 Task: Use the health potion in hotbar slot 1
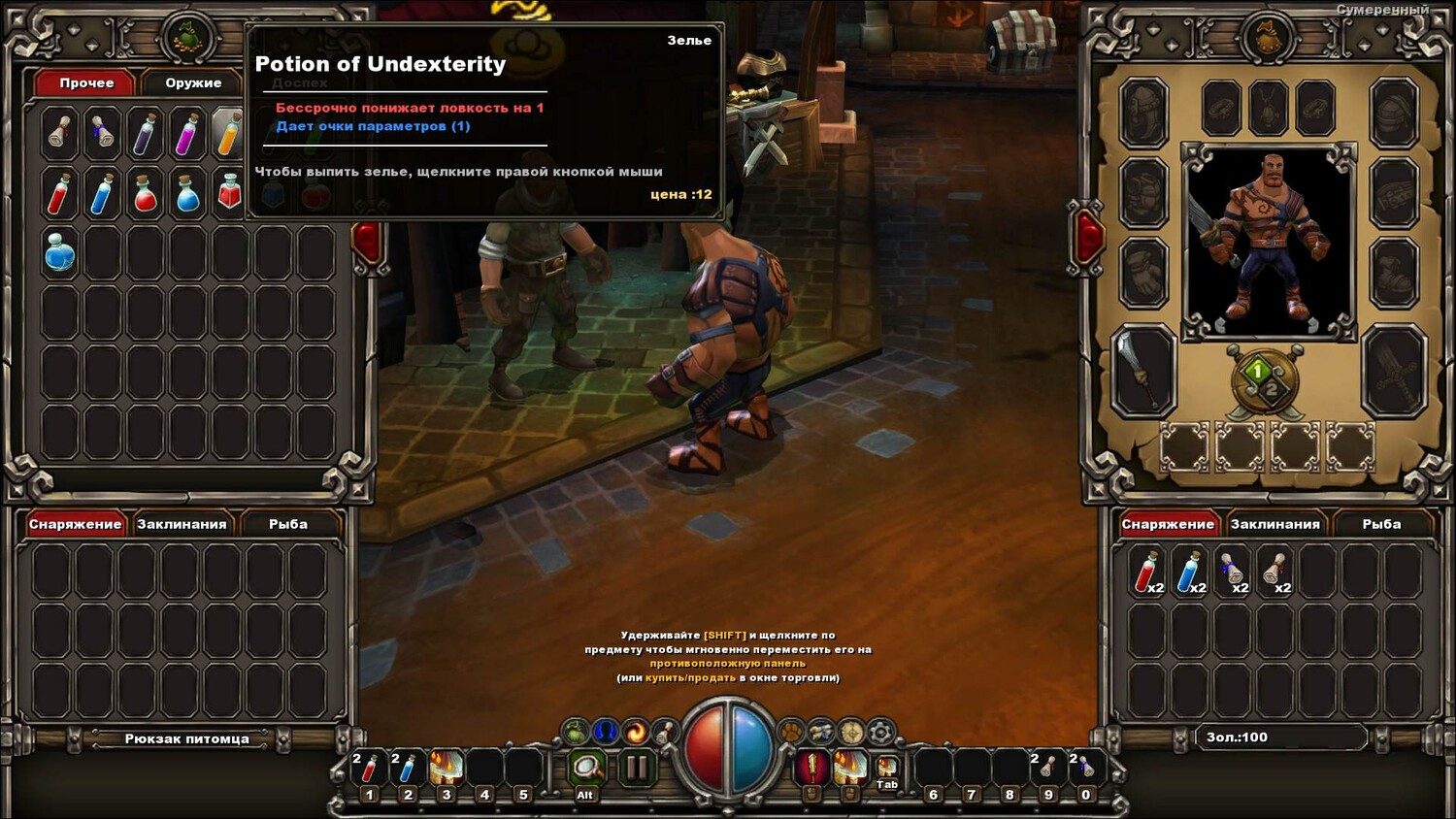369,769
